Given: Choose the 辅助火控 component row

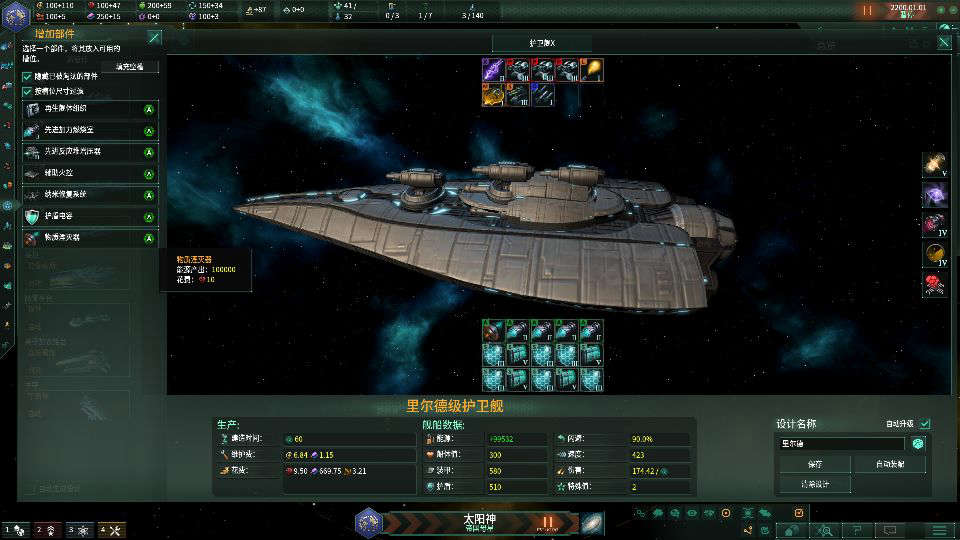Looking at the screenshot, I should pos(90,173).
